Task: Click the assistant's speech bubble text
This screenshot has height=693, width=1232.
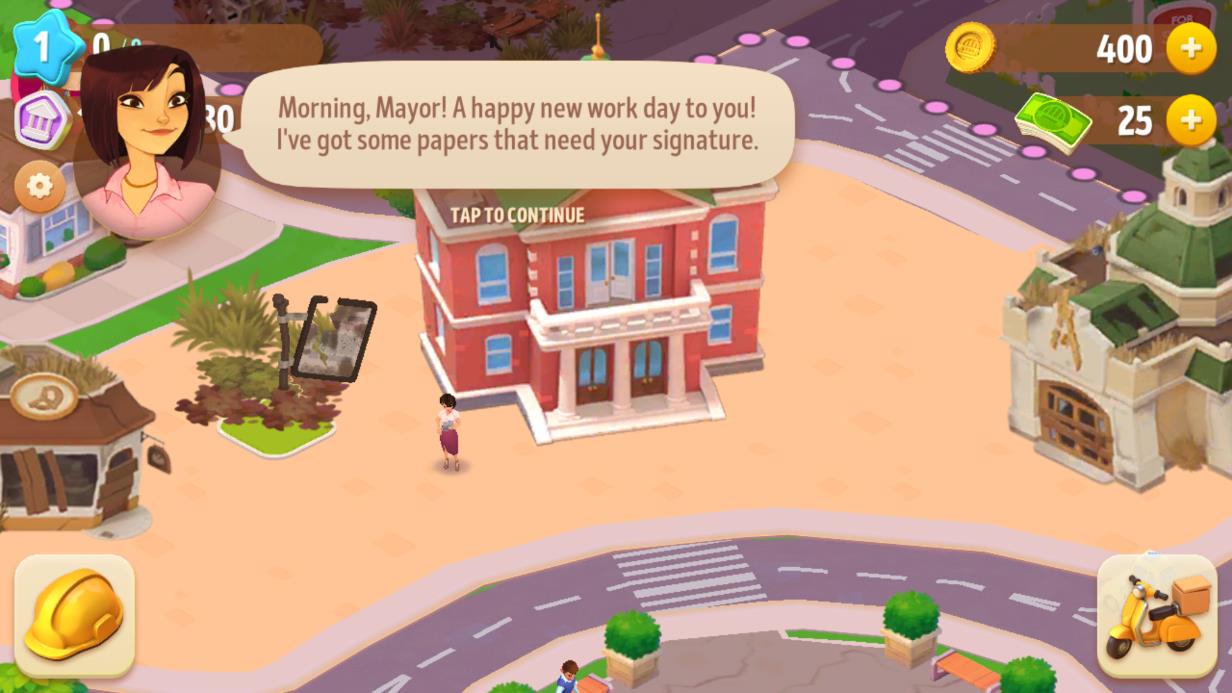Action: point(517,123)
